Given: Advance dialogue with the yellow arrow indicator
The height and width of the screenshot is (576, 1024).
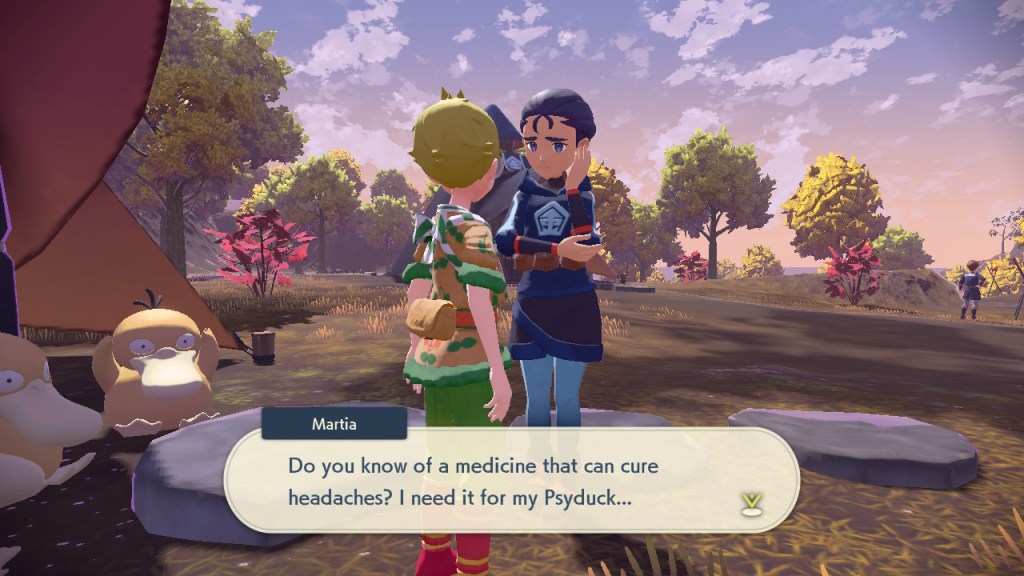Looking at the screenshot, I should click(749, 503).
